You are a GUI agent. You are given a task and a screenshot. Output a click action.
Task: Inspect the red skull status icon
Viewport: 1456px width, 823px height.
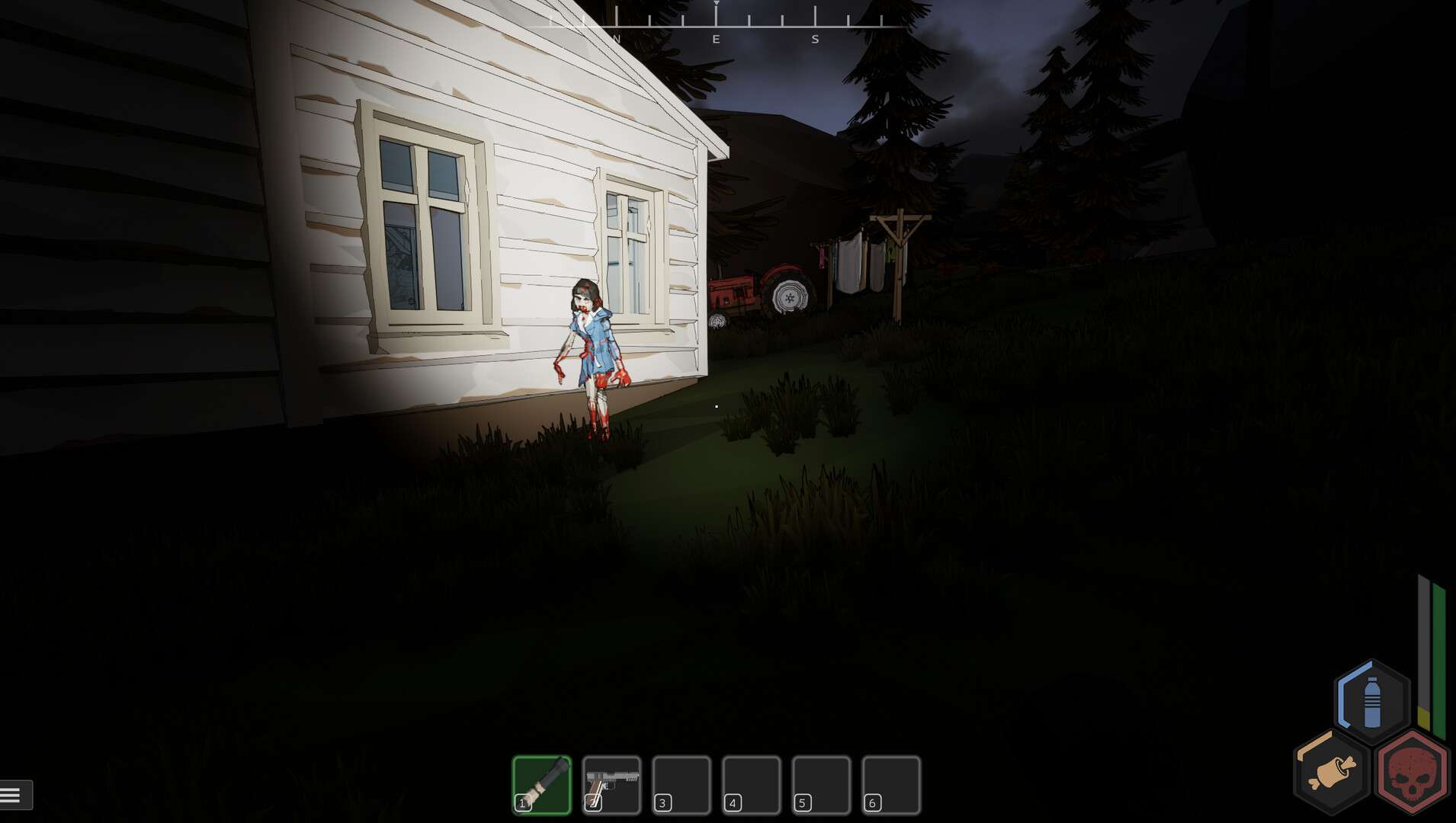[x=1412, y=771]
